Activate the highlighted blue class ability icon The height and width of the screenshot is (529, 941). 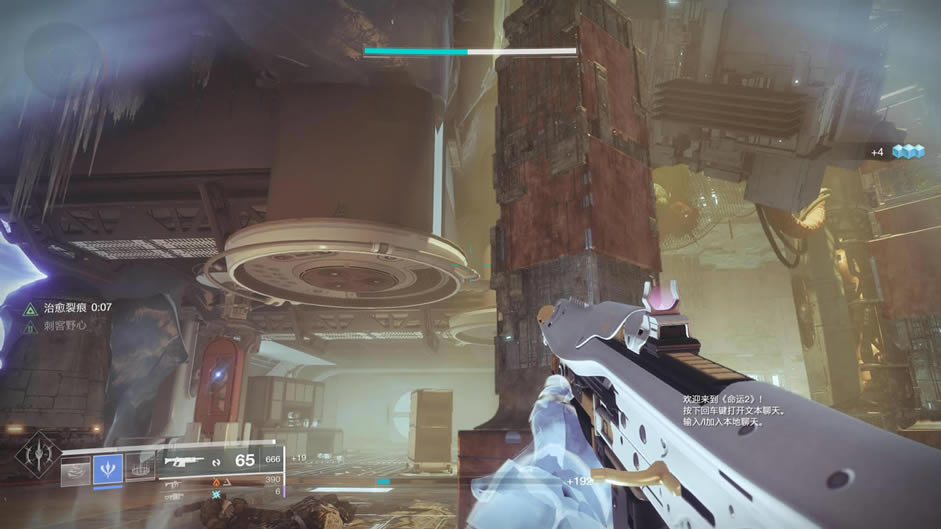pyautogui.click(x=108, y=468)
